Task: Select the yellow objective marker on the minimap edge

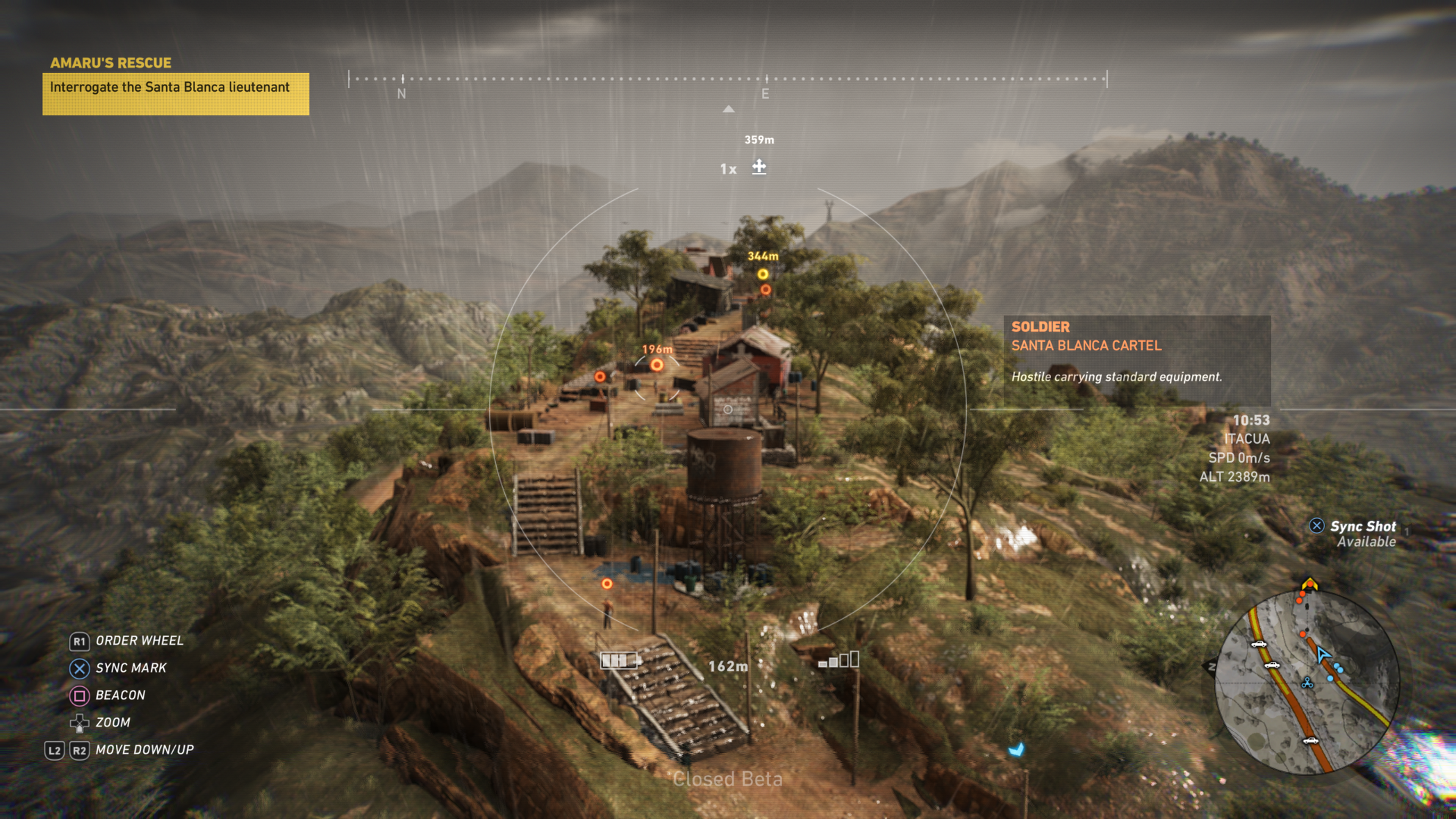Action: pyautogui.click(x=1310, y=584)
